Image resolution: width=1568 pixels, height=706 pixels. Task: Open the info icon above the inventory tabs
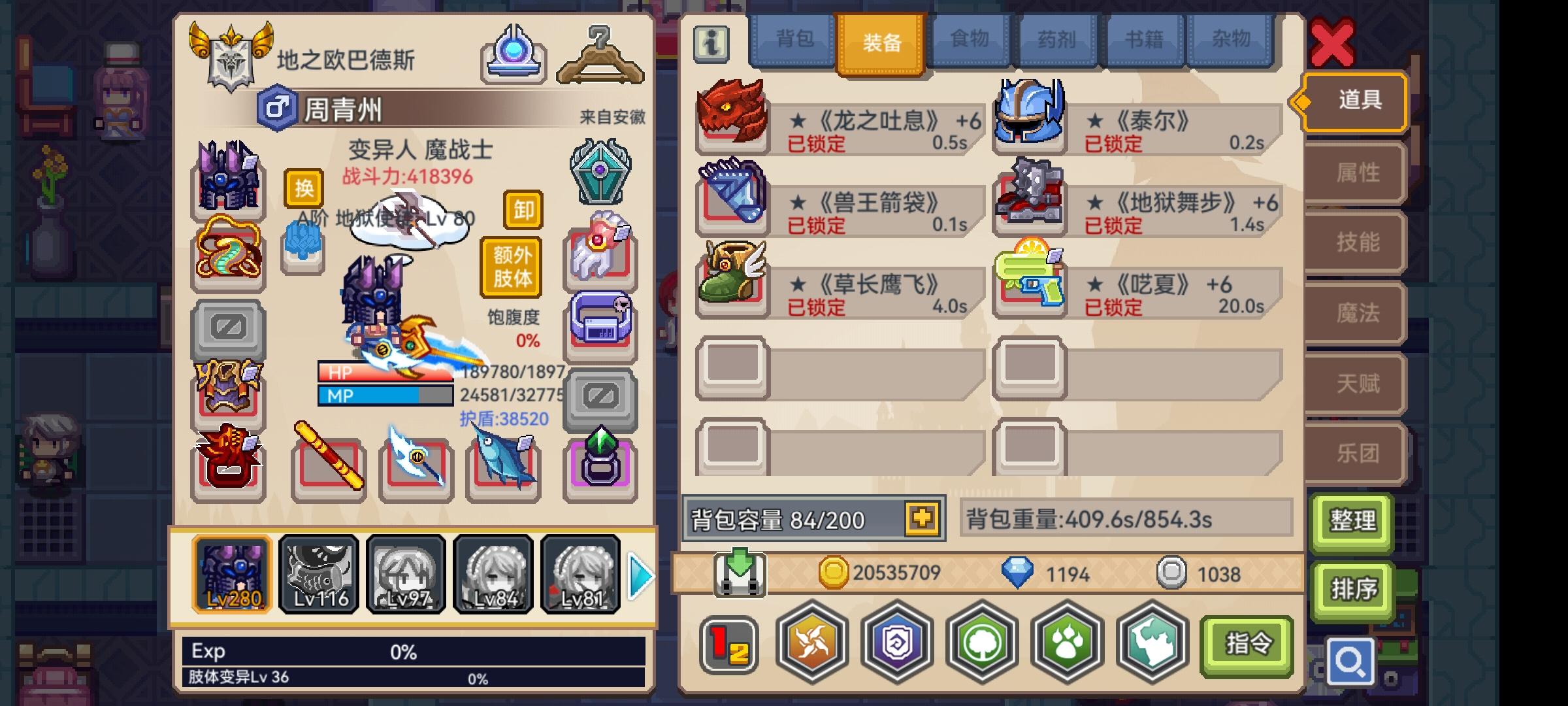pos(711,44)
